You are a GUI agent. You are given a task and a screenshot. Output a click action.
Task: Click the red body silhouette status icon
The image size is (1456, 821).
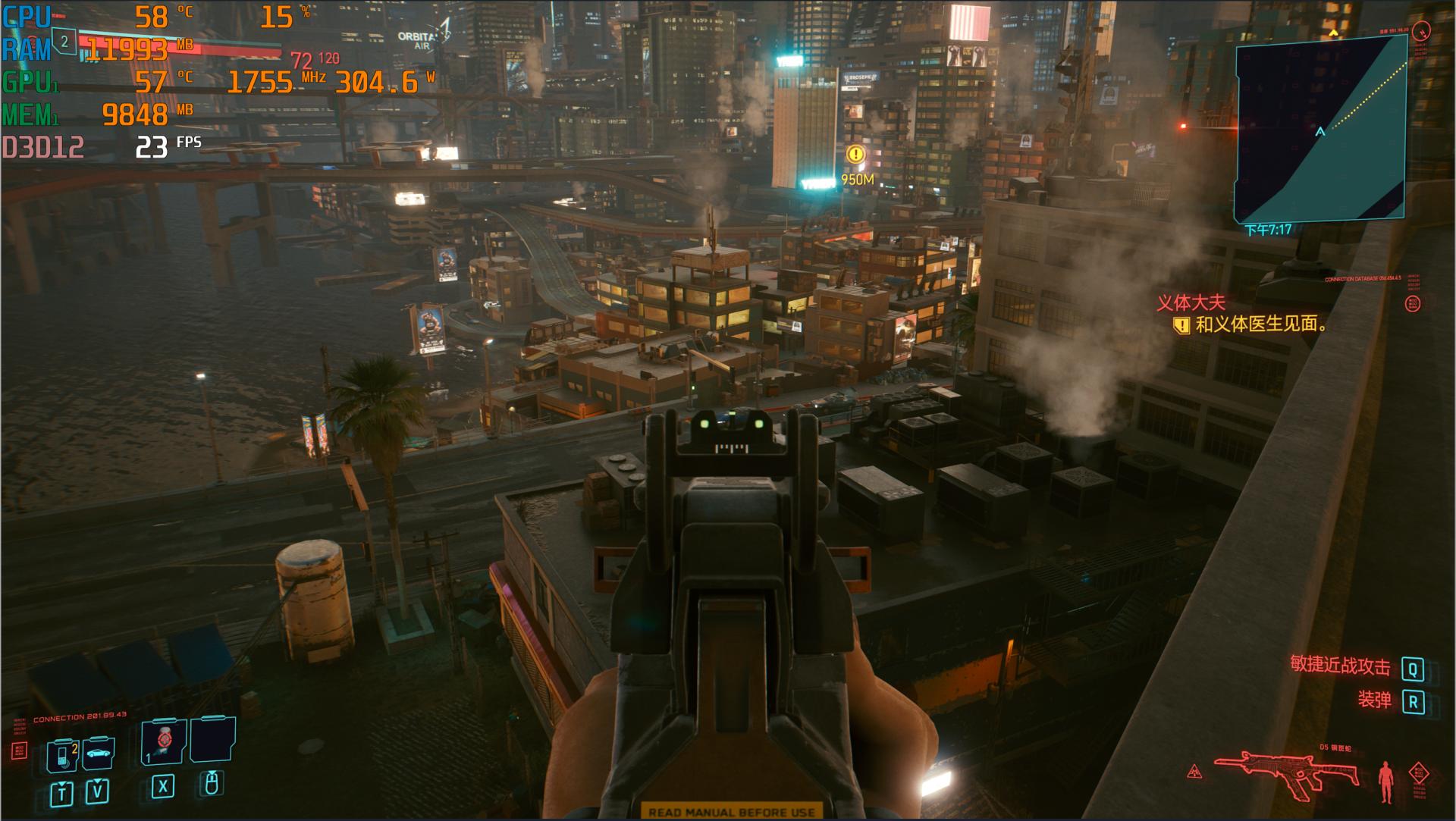pos(1386,781)
